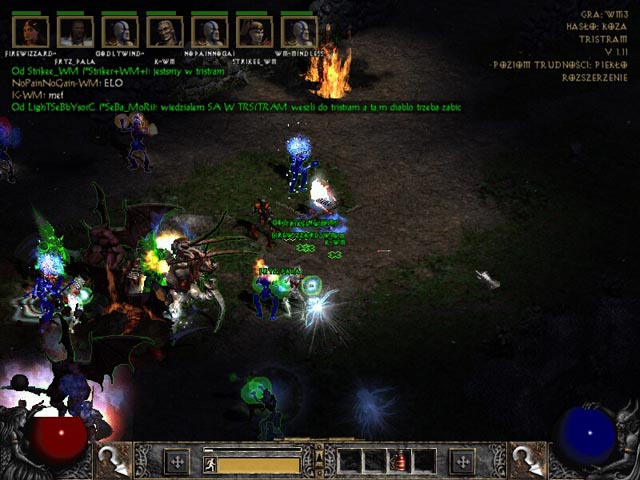Select the FireWizzard party portrait

pos(34,32)
